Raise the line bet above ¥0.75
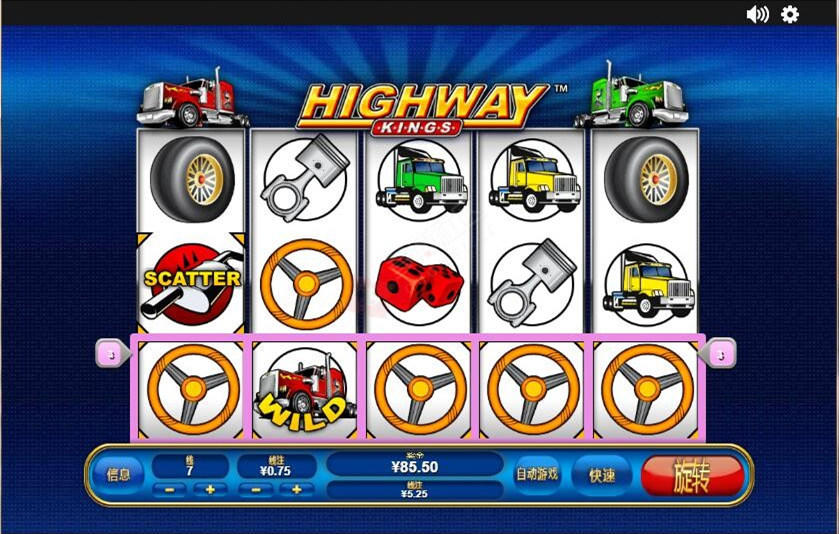Screen dimensions: 839x534 (297, 490)
